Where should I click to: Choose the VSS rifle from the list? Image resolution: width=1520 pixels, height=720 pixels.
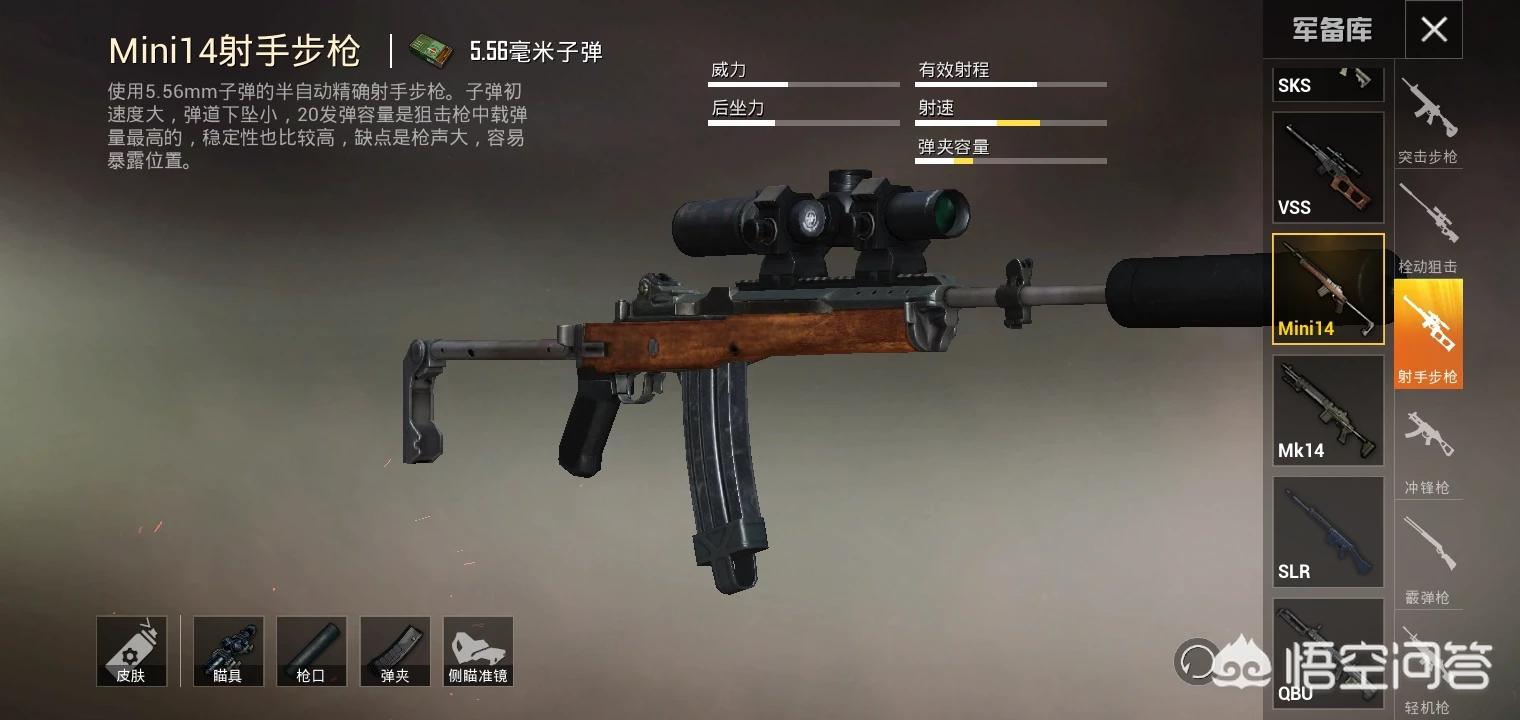coord(1327,167)
